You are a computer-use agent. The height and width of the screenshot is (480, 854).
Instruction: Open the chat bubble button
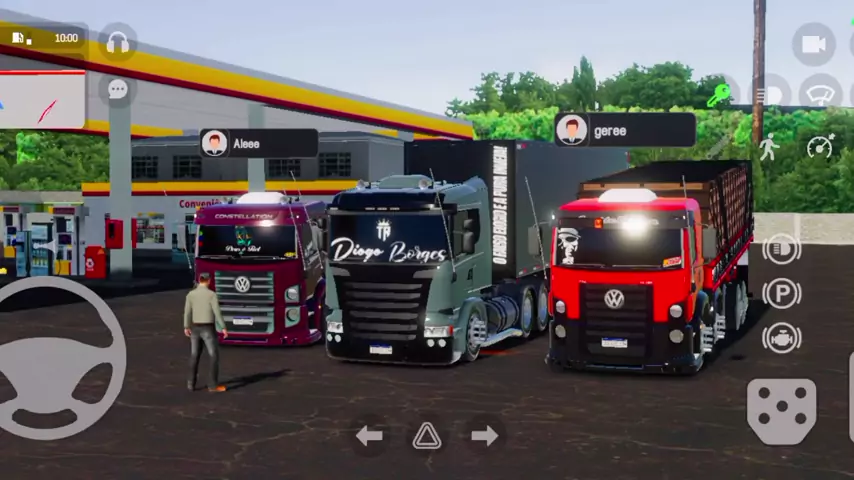118,89
